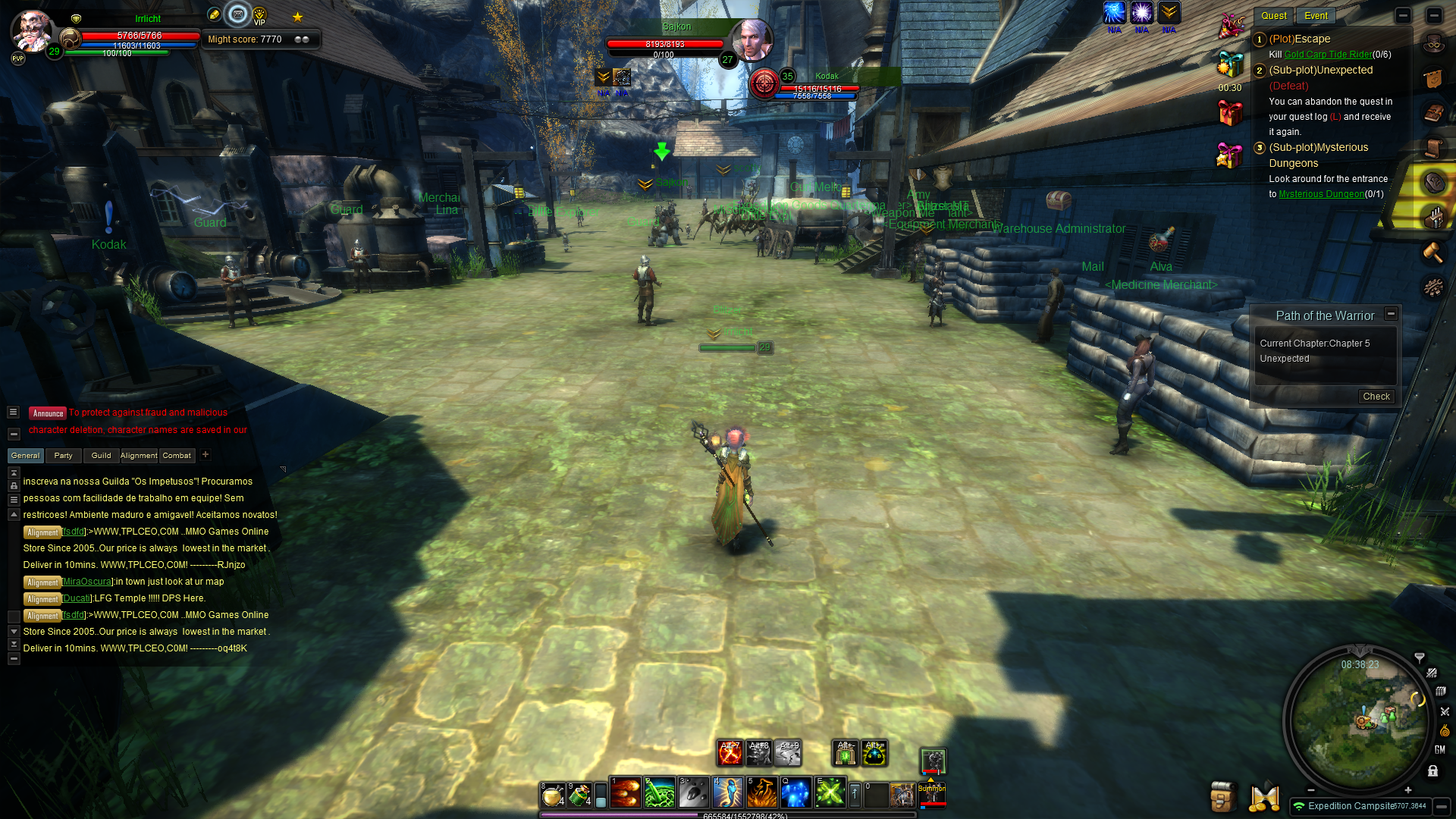Click the GM button beside the minimap
Viewport: 1456px width, 819px height.
click(1439, 749)
